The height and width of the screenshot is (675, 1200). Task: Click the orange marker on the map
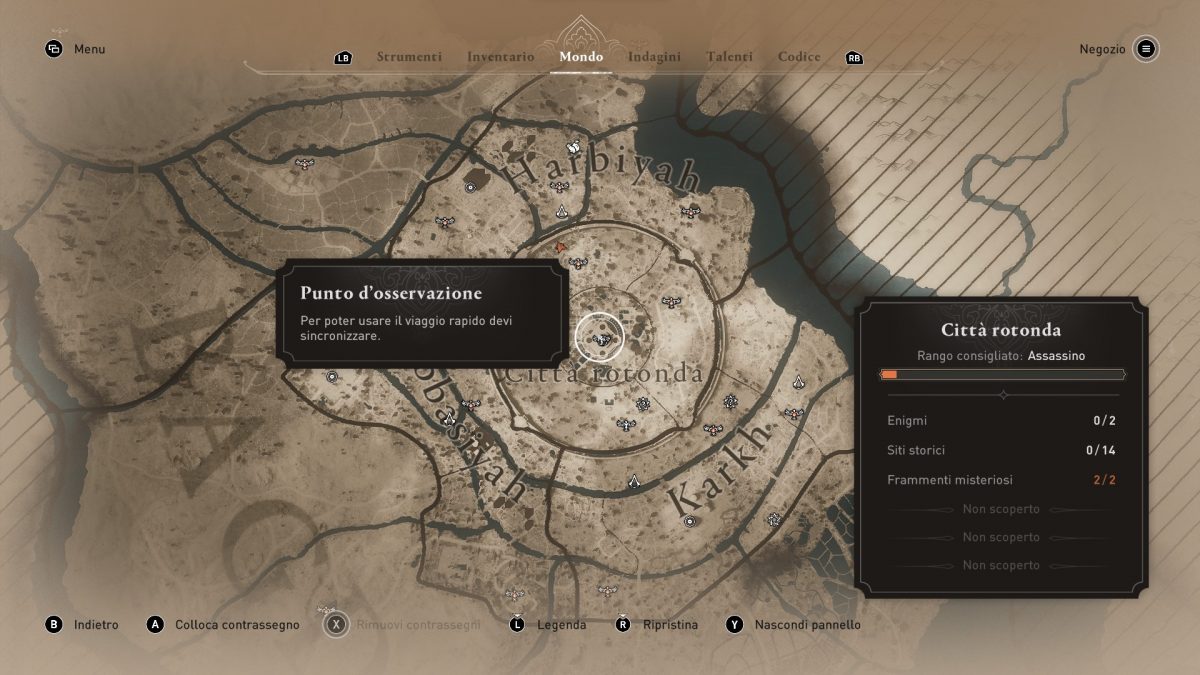tap(561, 246)
